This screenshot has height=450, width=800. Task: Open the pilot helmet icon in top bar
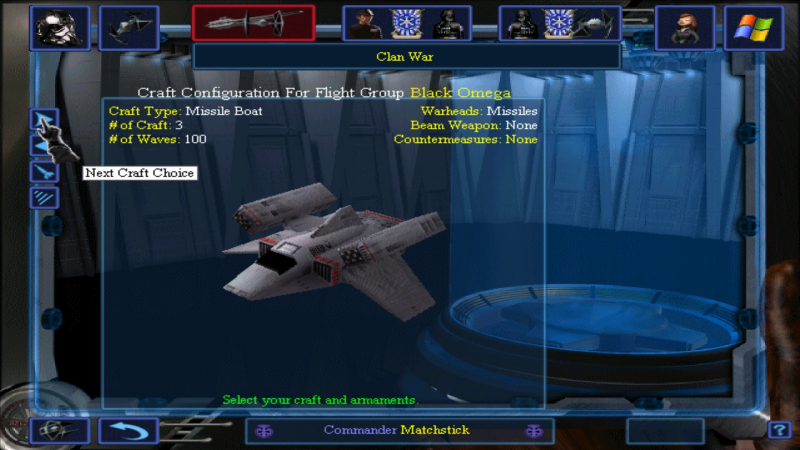59,28
